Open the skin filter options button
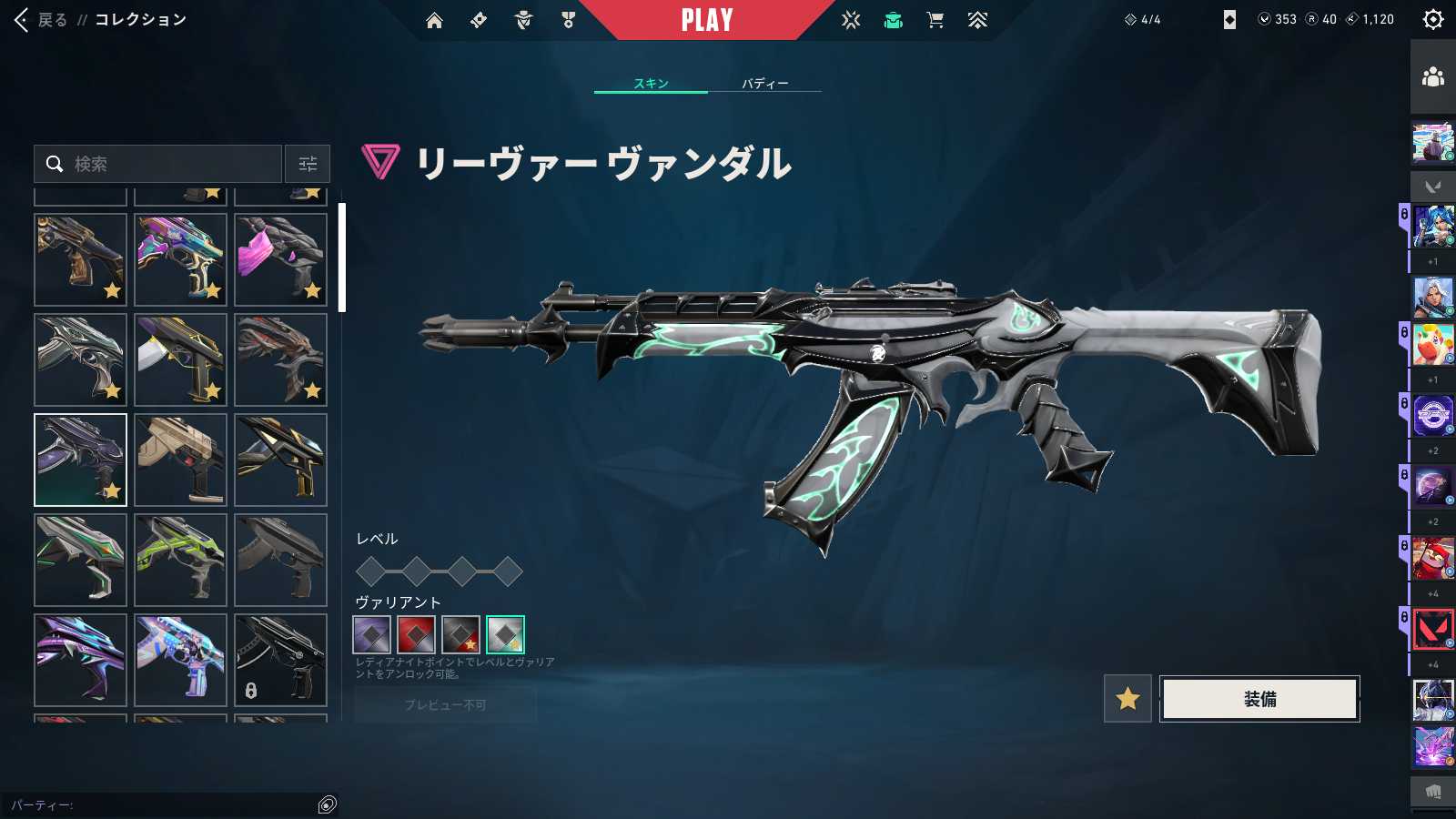1456x819 pixels. 308,164
